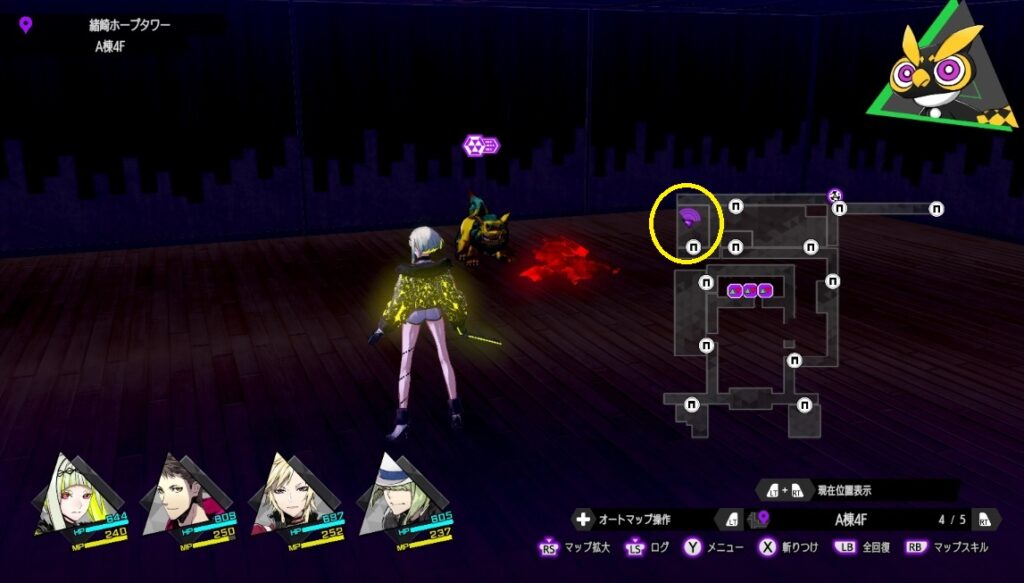Click the purple circular marker atop the map
Viewport: 1024px width, 583px height.
pyautogui.click(x=835, y=196)
